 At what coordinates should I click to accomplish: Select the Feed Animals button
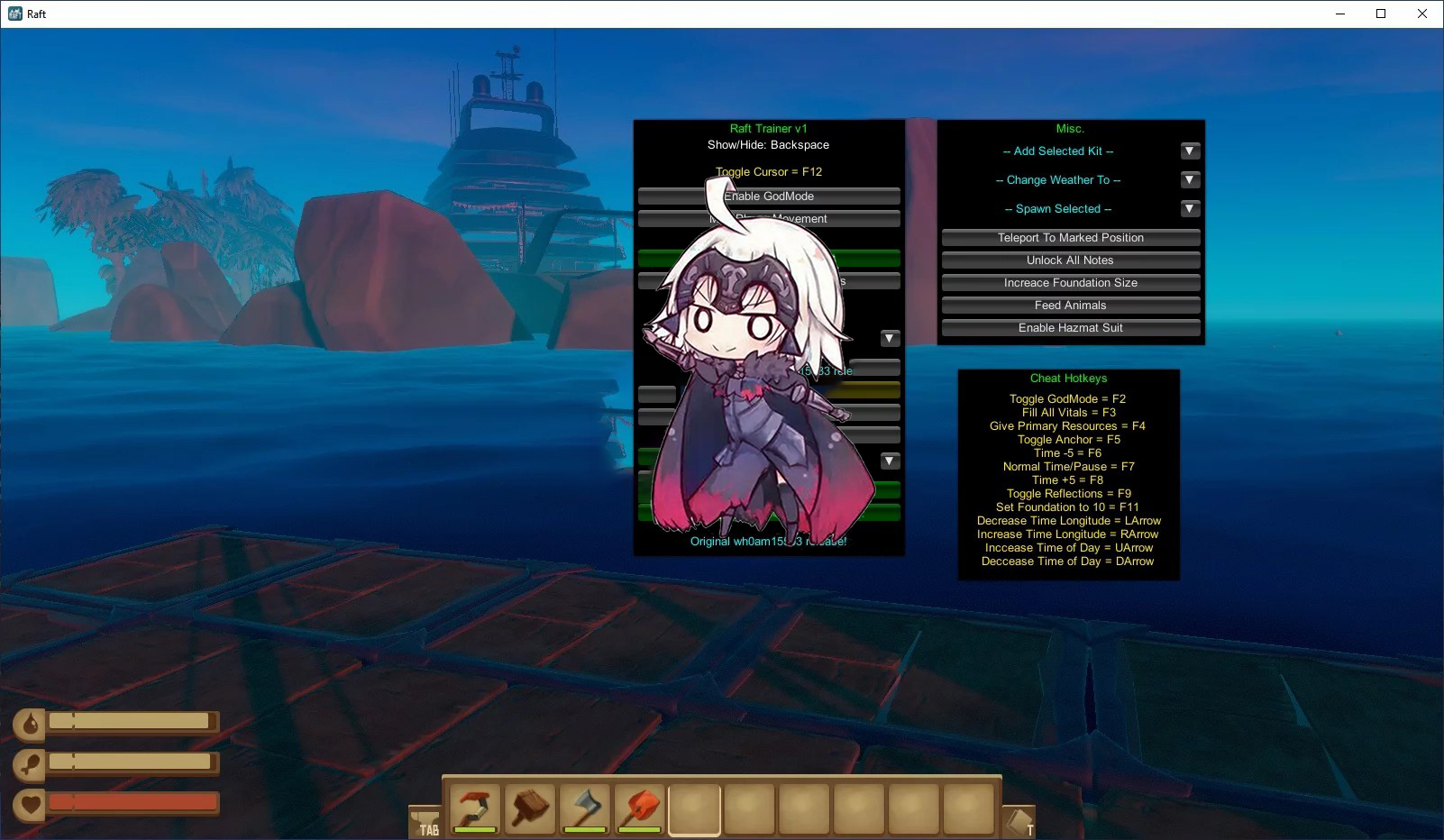[1070, 306]
